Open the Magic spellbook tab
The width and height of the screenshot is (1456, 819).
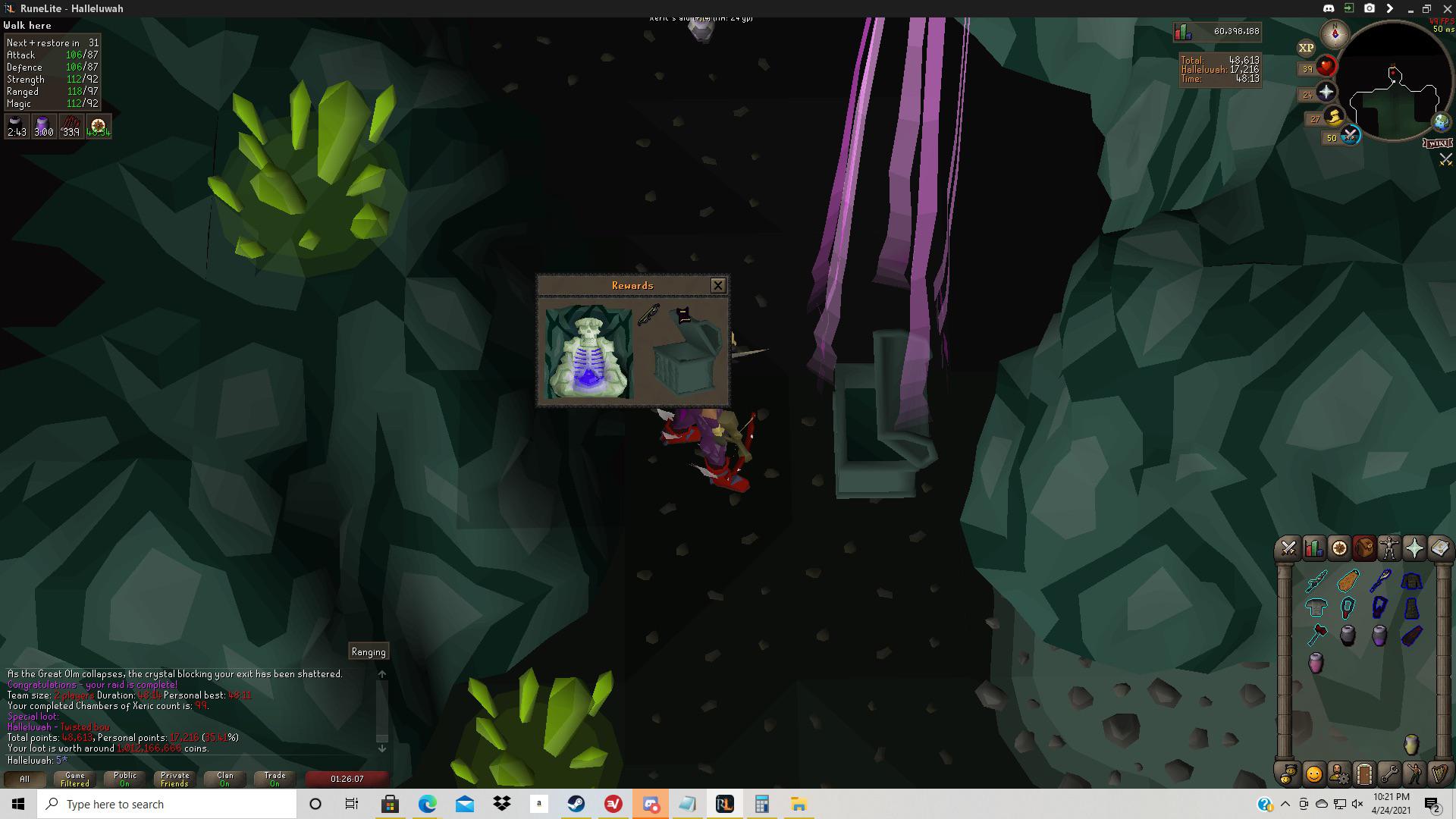[x=1440, y=548]
